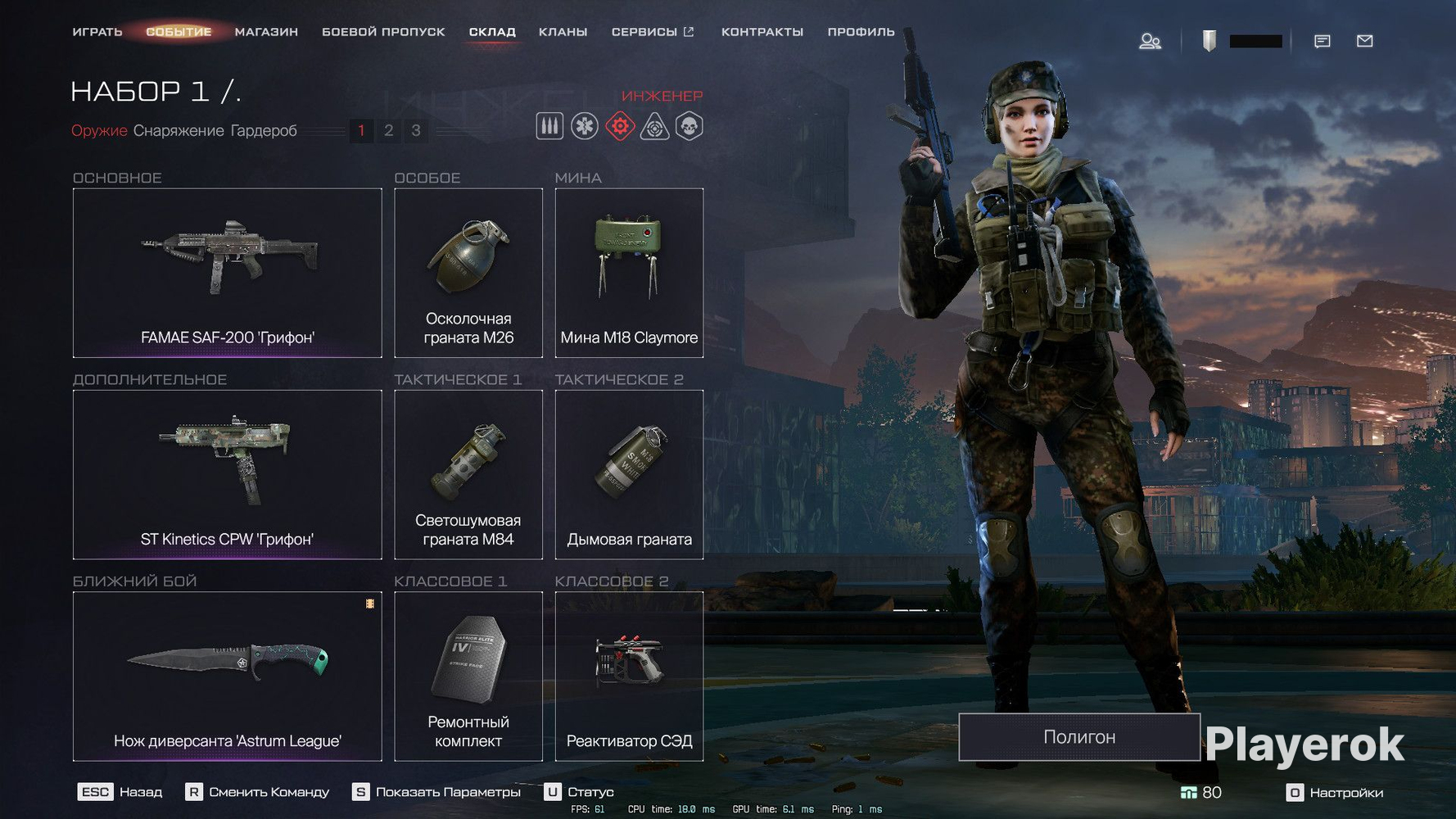Select the ST Kinetics CPW 'Грифон' slot
This screenshot has height=819, width=1456.
pos(227,474)
